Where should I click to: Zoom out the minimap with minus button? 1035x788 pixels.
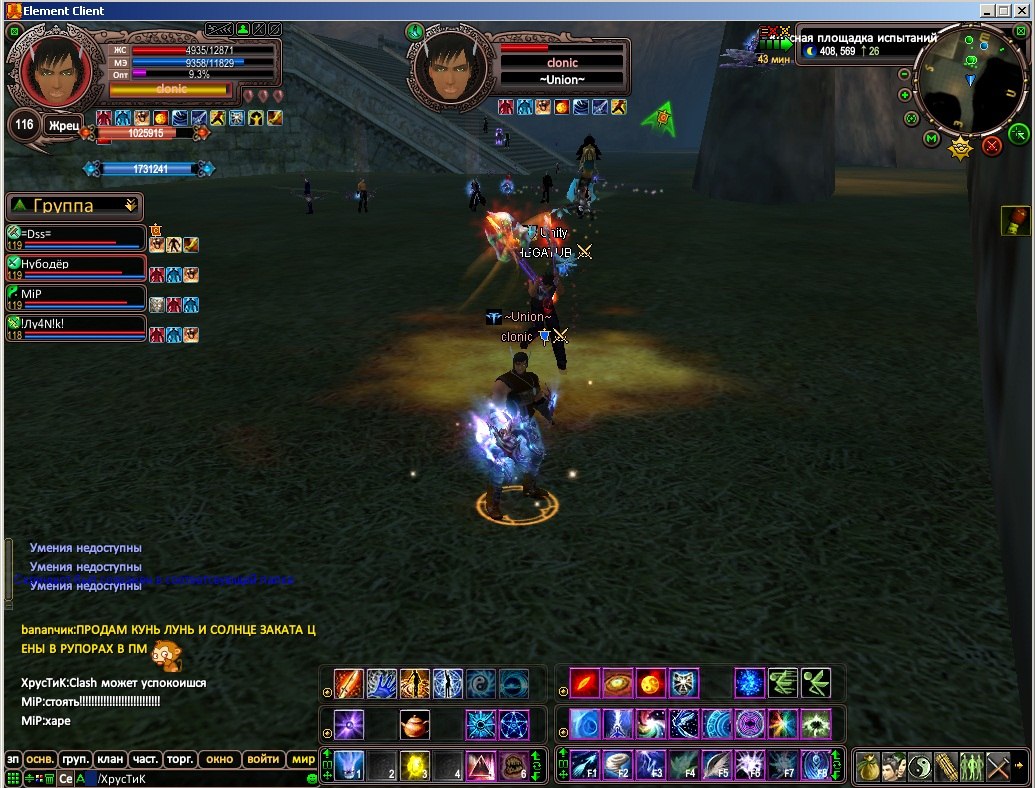905,74
